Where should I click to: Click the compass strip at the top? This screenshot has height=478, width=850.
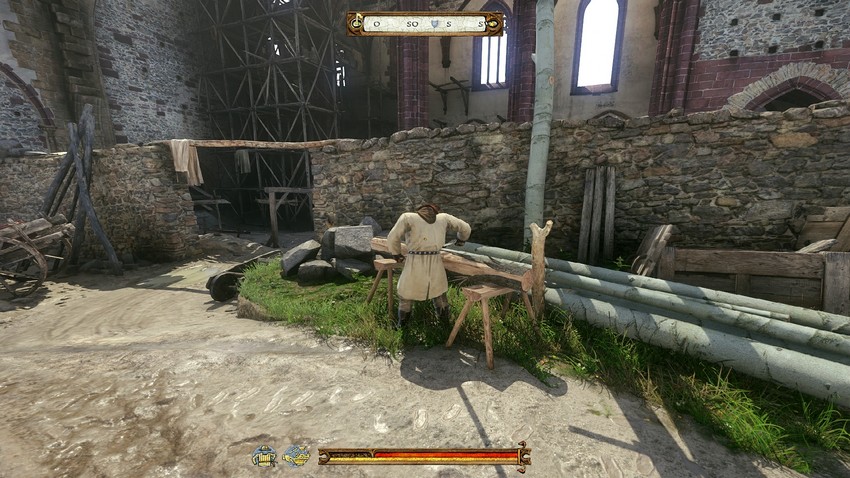(425, 23)
